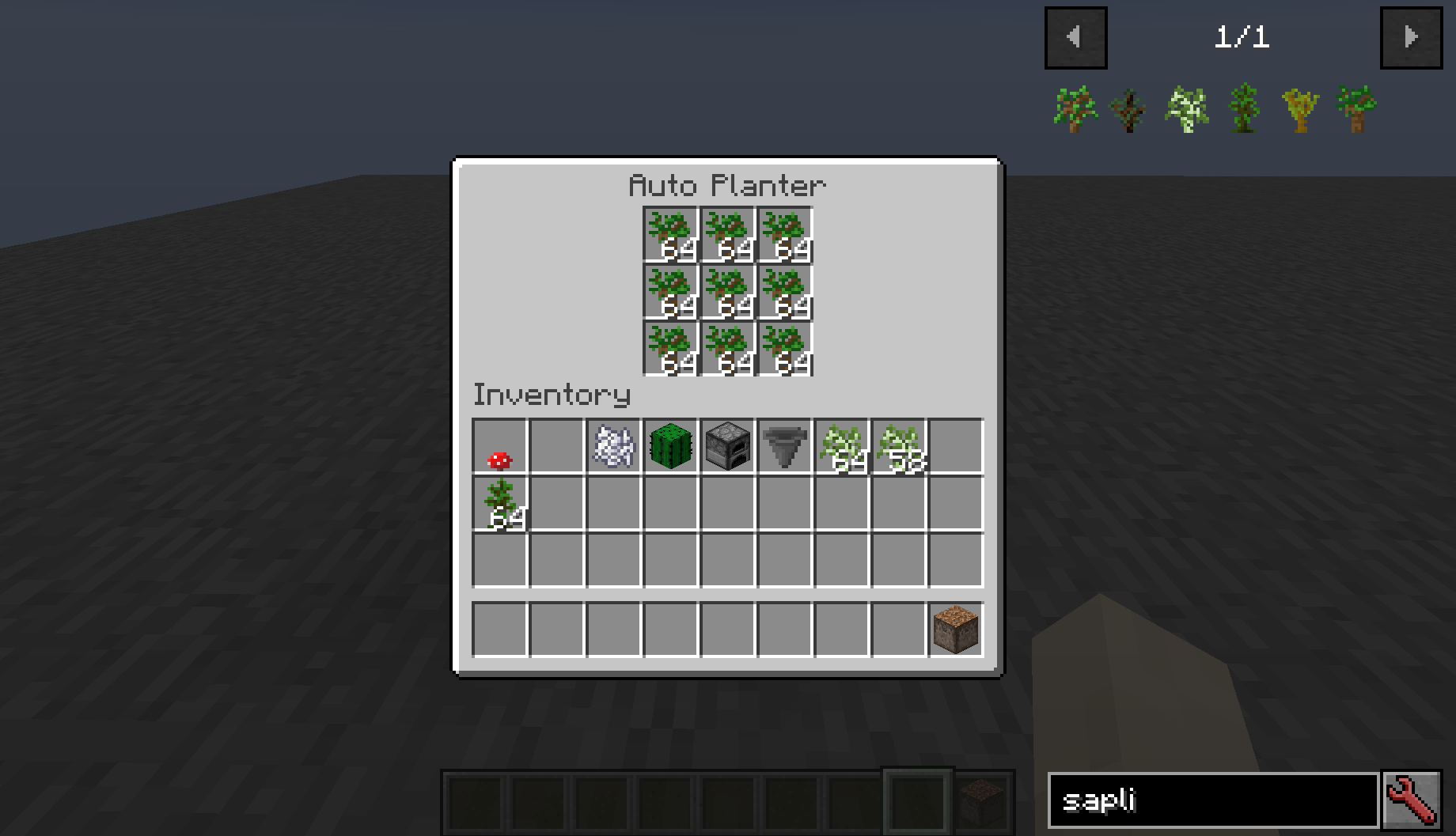The image size is (1456, 836).
Task: Go to previous JEI page
Action: pyautogui.click(x=1075, y=37)
